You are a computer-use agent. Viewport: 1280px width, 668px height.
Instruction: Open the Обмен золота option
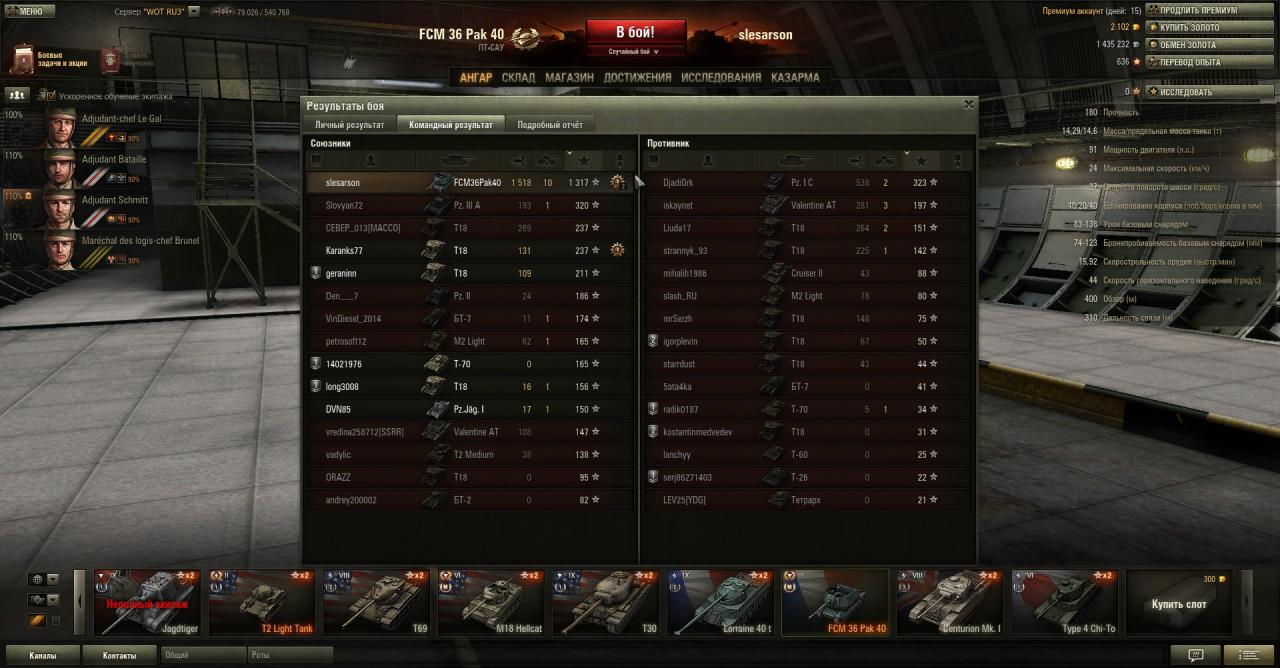(x=1188, y=45)
